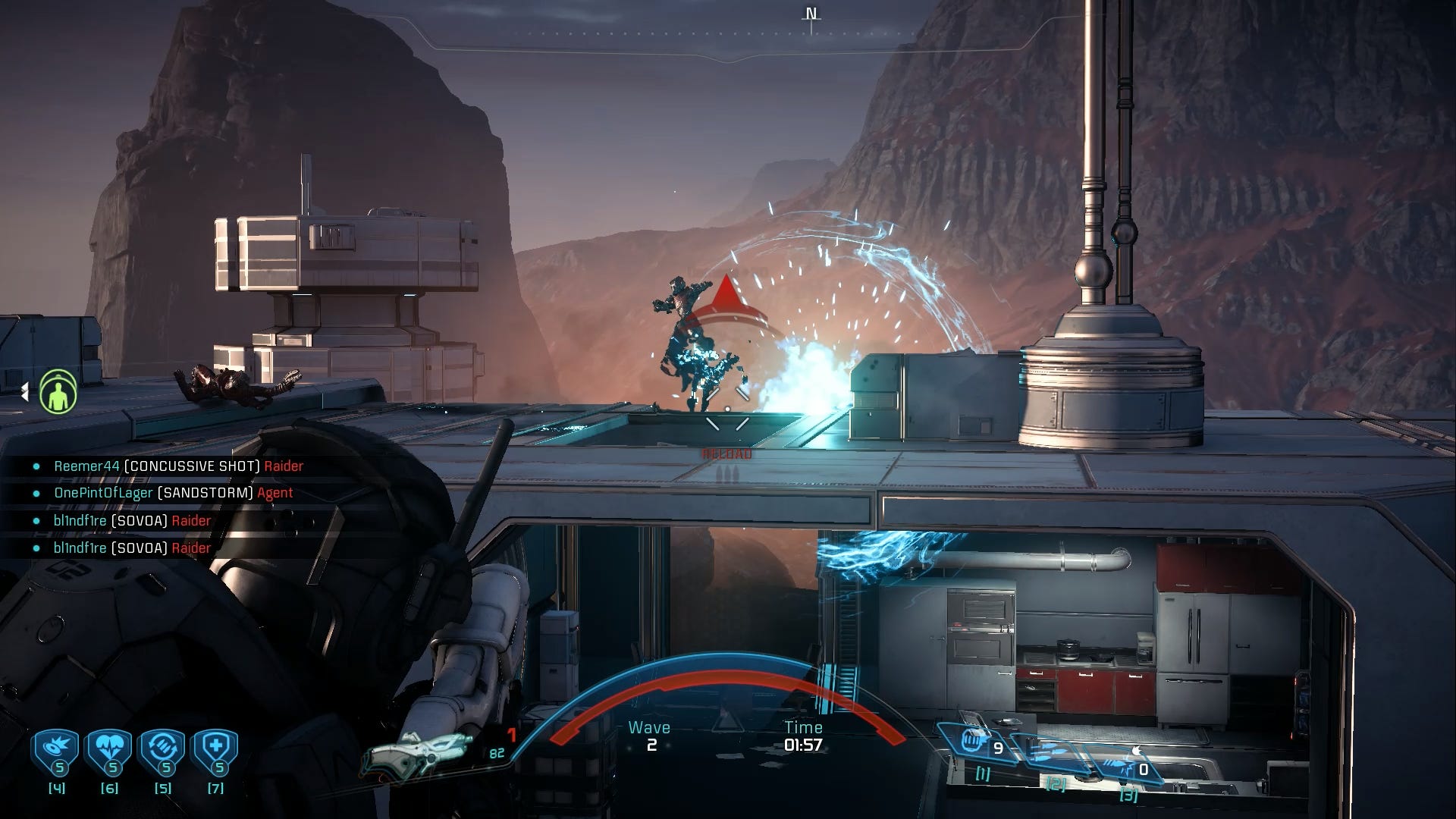
Task: Select the OnePintOfLager Sandstorm kill entry
Action: click(173, 493)
